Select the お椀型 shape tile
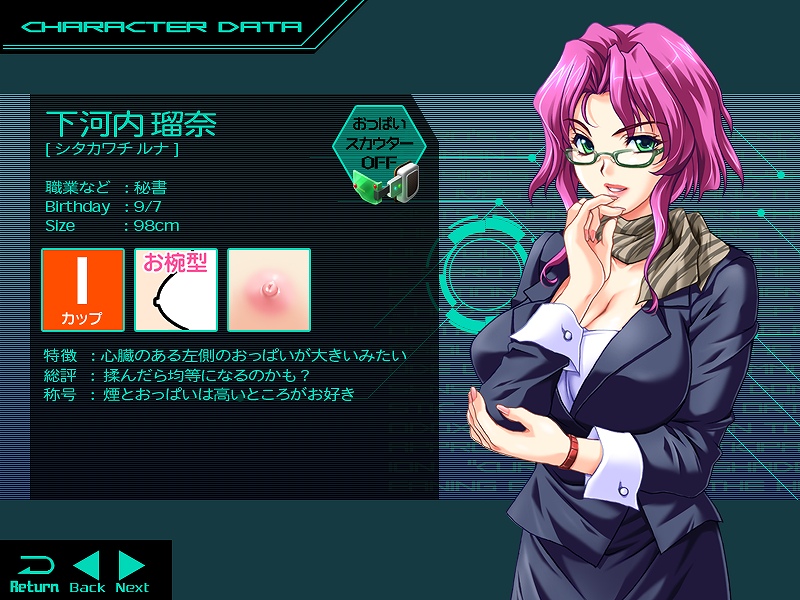 pyautogui.click(x=176, y=290)
